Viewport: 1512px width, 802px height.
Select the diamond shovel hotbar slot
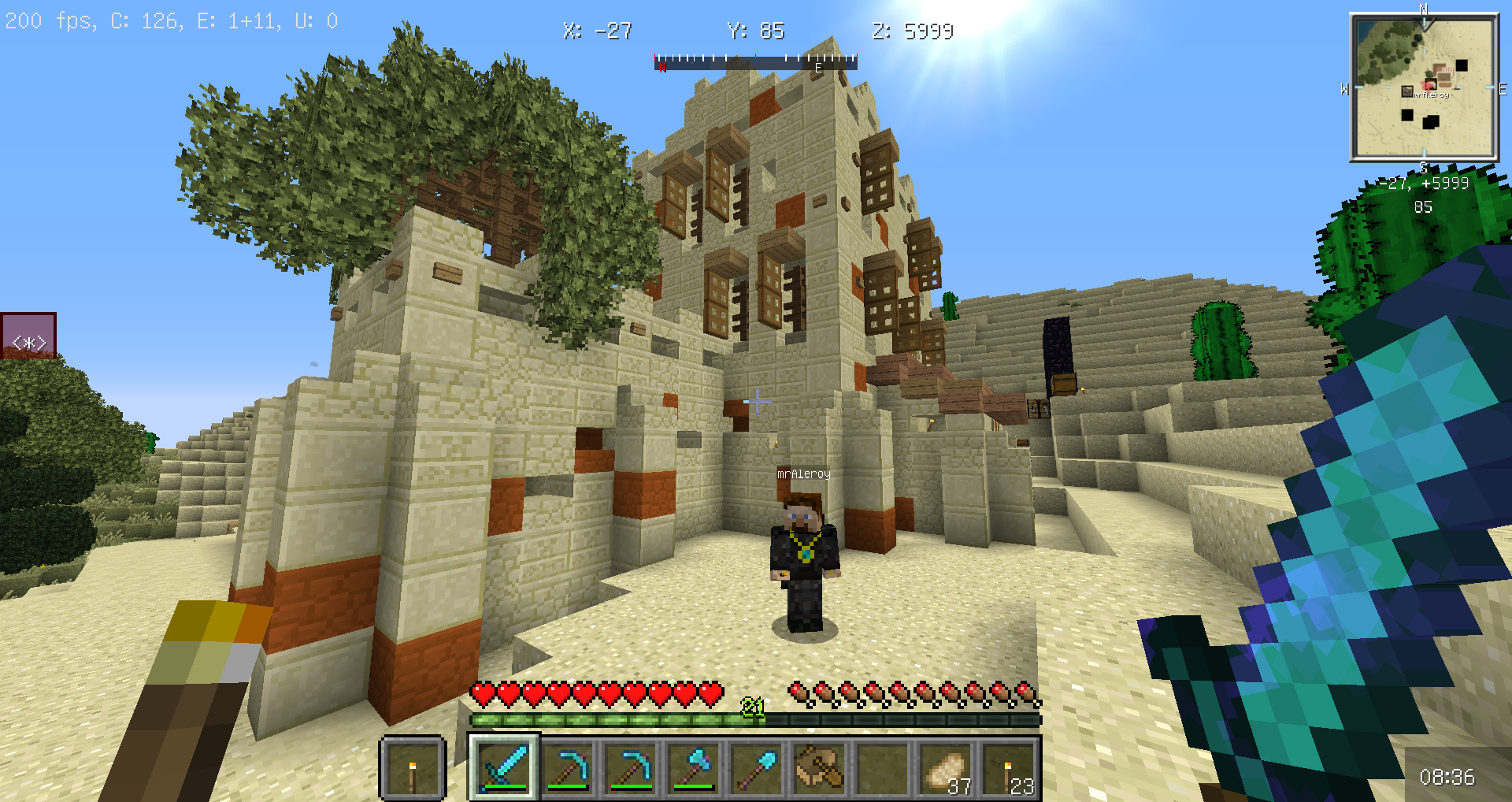756,767
